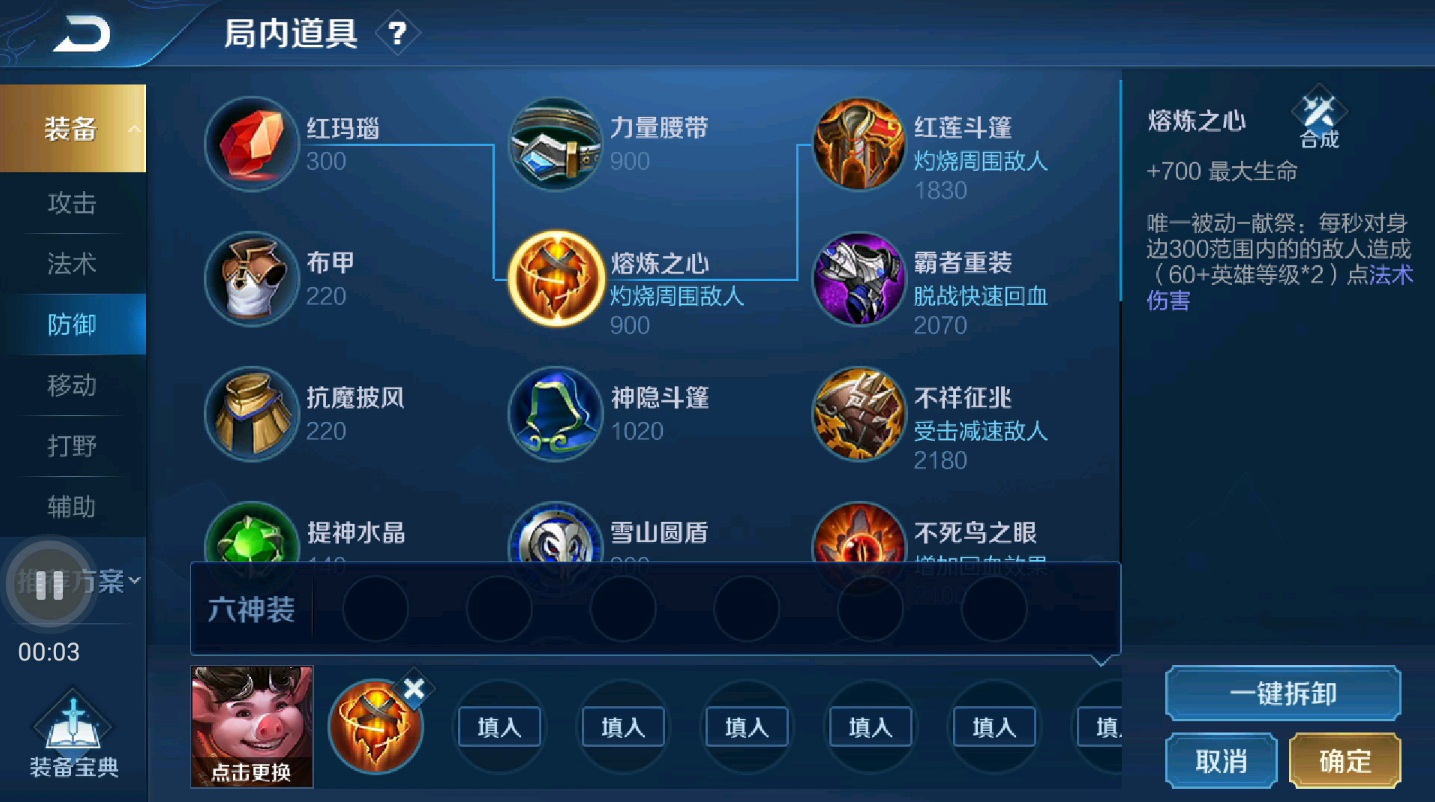Select the 力量腰带 item icon
The image size is (1435, 802).
[x=556, y=143]
